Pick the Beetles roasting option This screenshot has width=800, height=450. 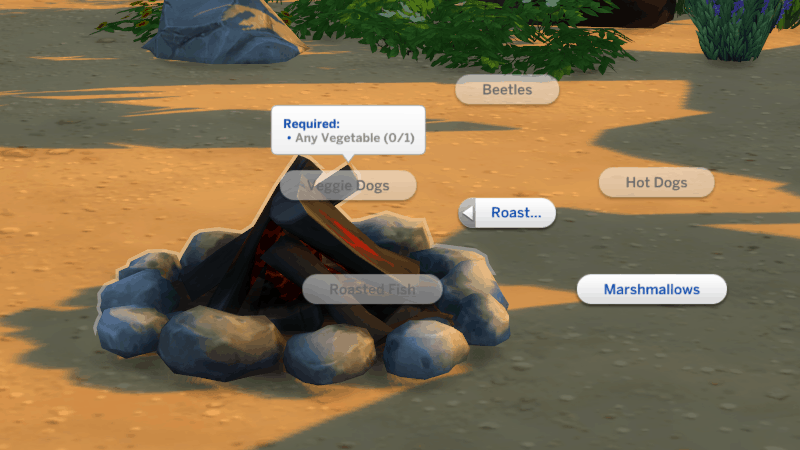[506, 90]
